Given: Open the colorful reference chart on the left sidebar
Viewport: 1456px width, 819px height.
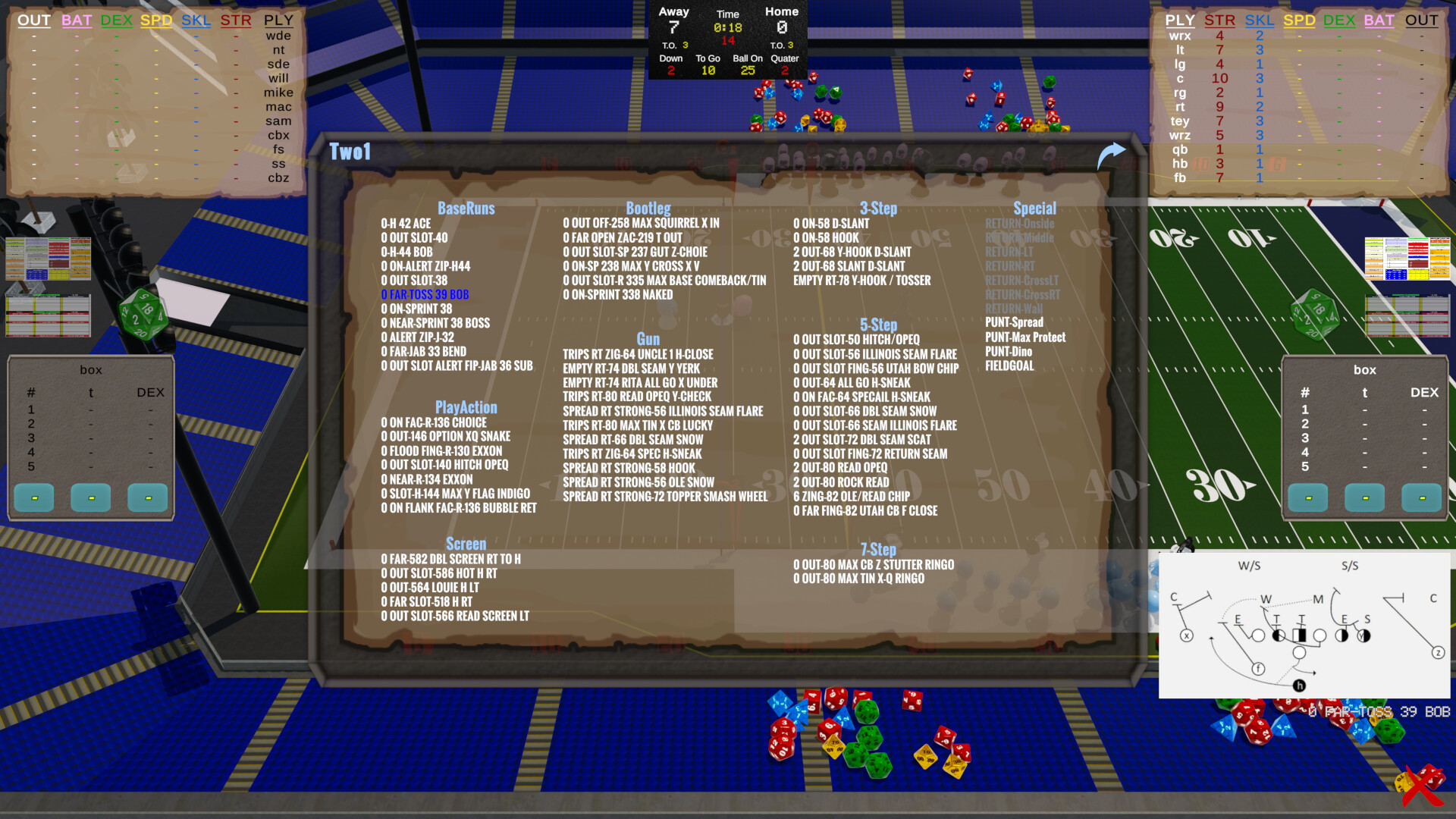Looking at the screenshot, I should click(47, 259).
